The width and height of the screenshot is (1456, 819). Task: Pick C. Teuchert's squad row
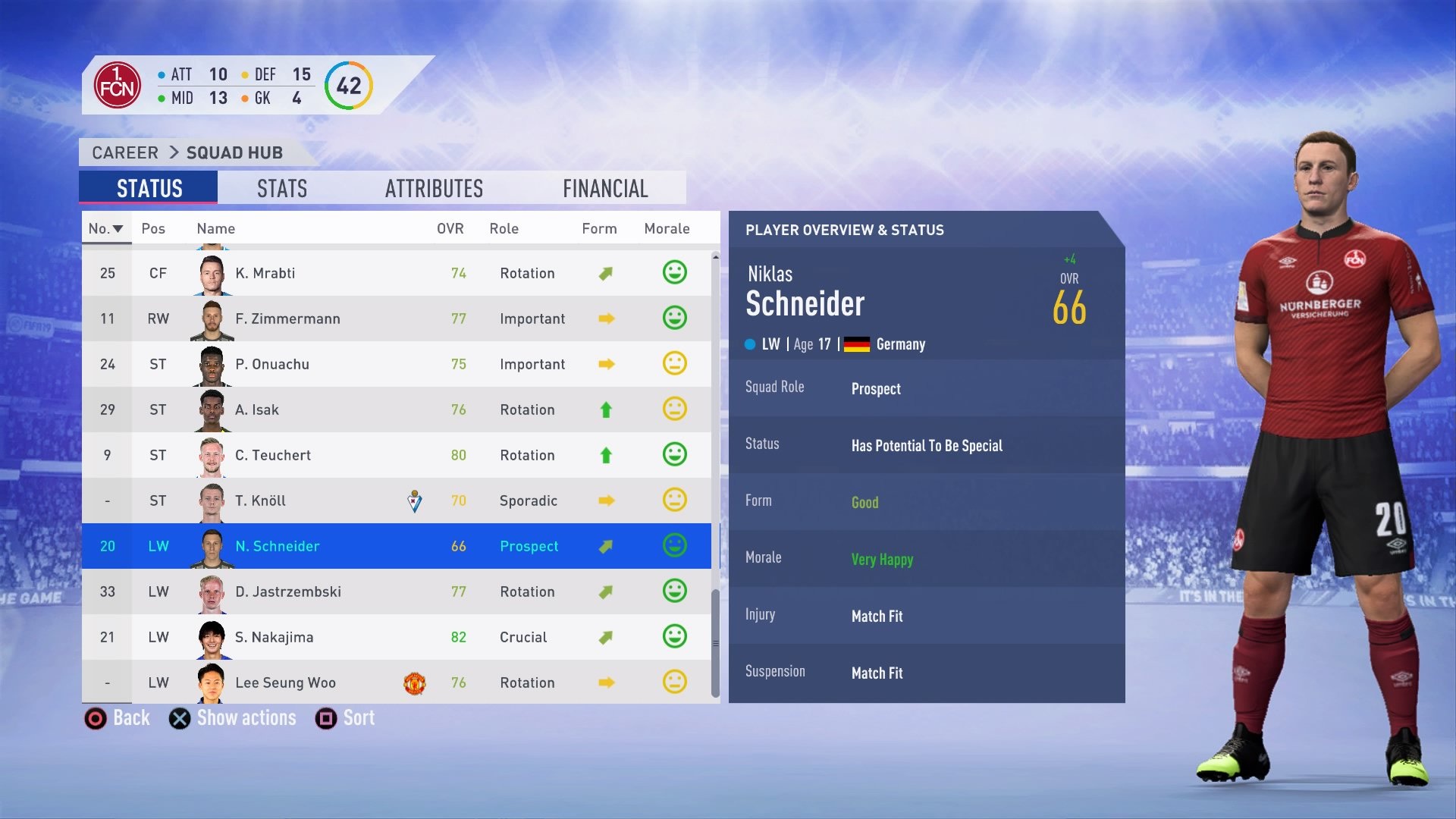click(396, 455)
